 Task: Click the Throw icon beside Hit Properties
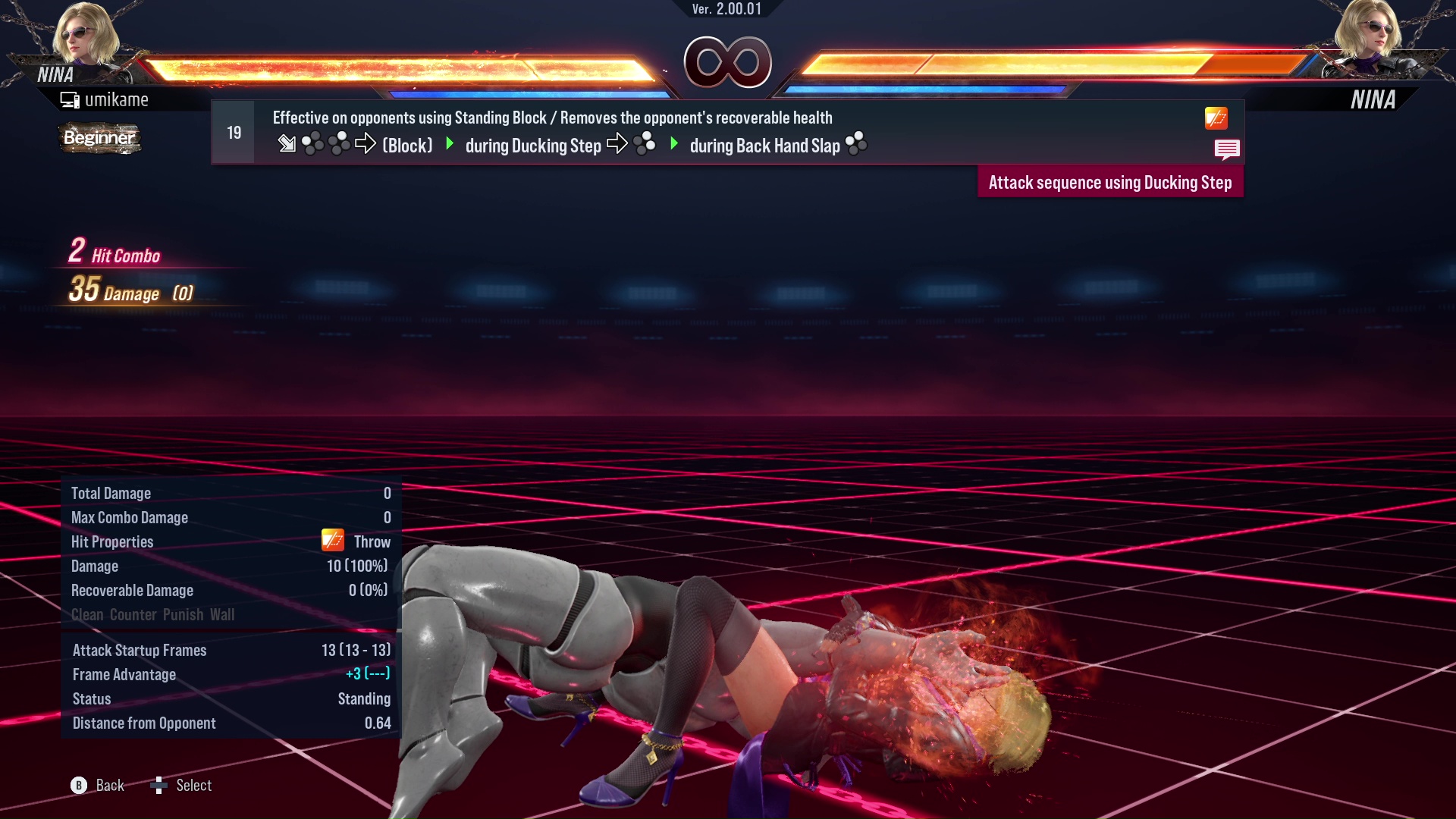331,540
